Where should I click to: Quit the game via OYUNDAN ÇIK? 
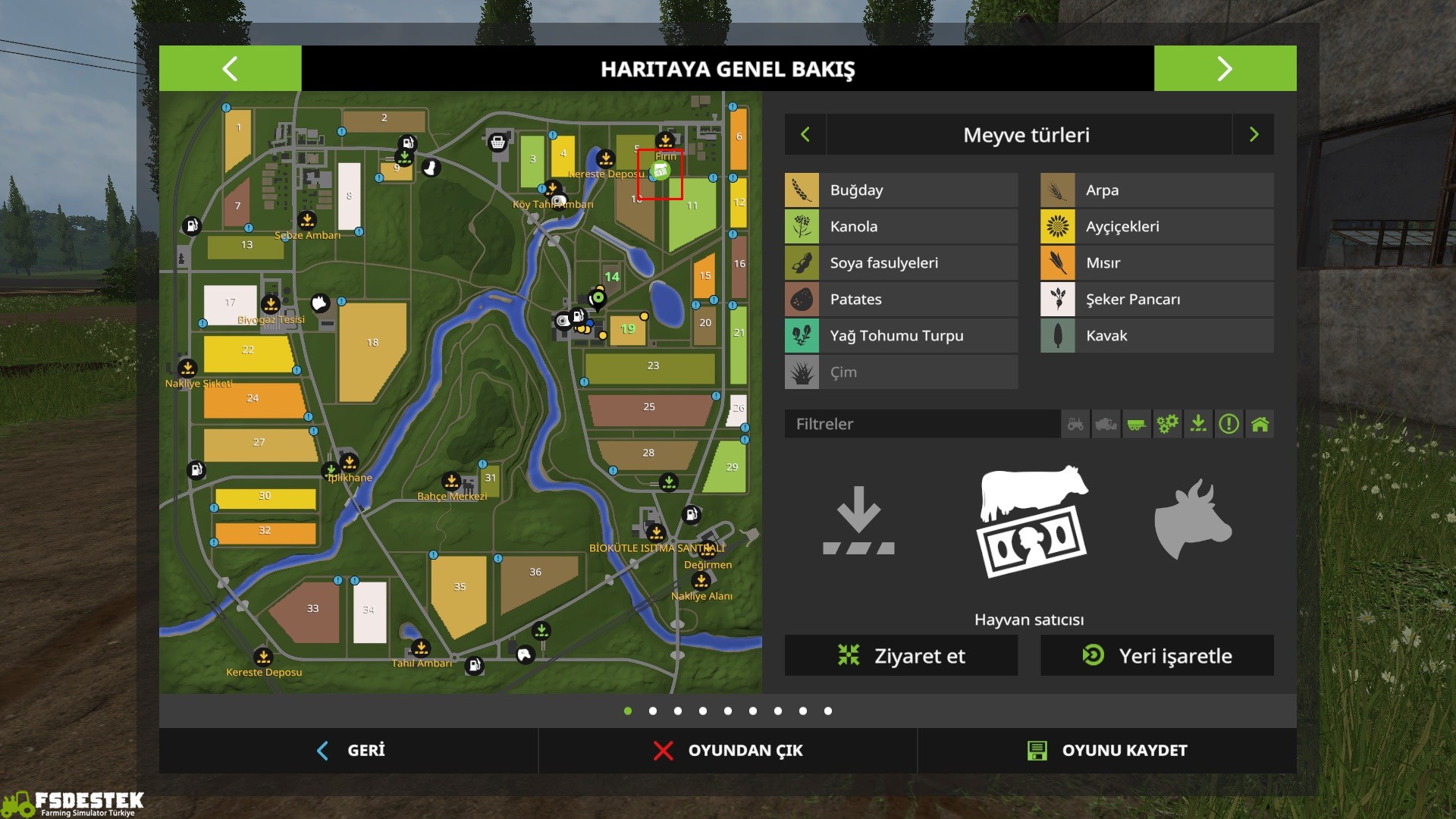click(x=728, y=751)
